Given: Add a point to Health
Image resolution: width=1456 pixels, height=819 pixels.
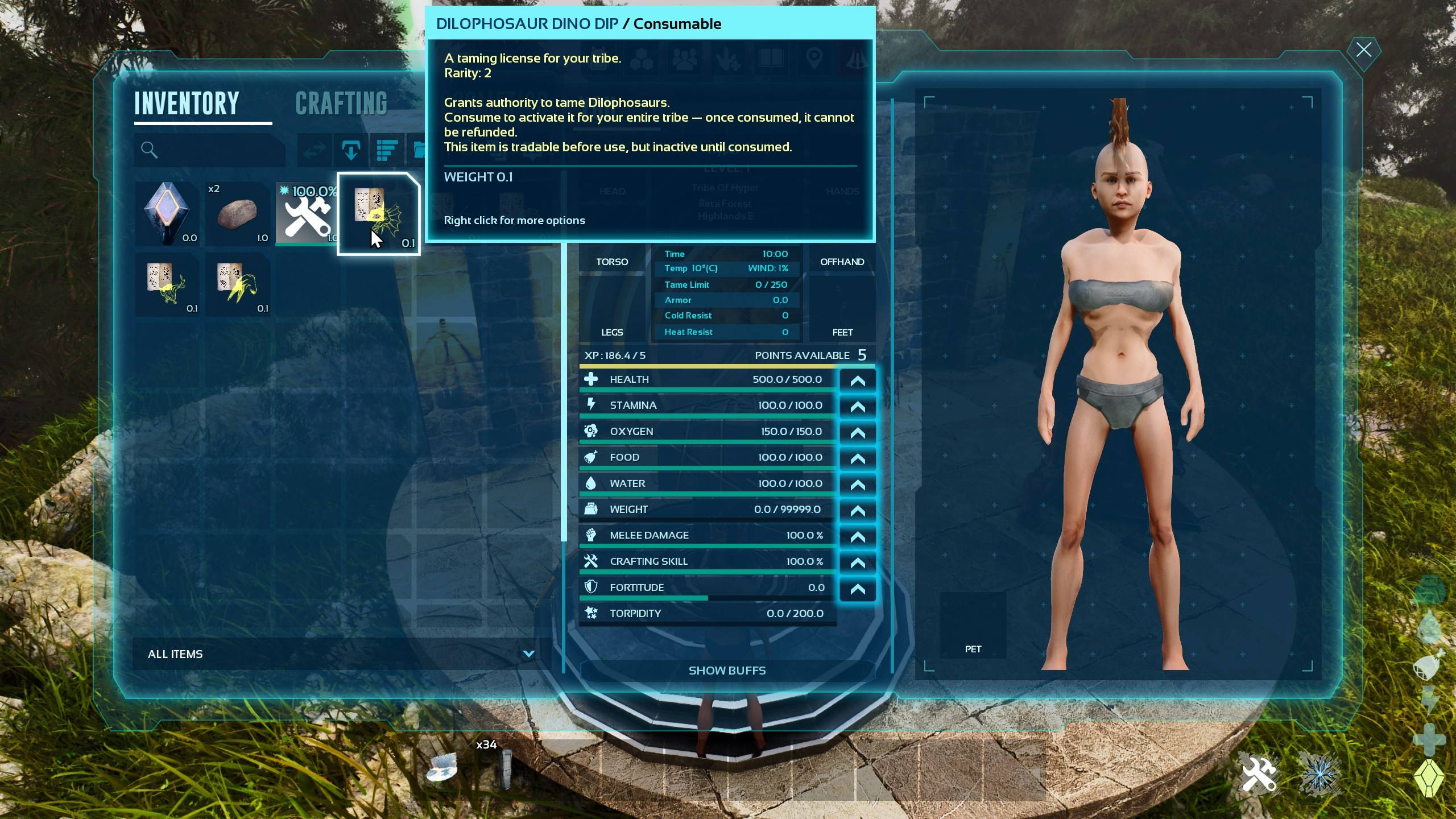Looking at the screenshot, I should [x=857, y=380].
